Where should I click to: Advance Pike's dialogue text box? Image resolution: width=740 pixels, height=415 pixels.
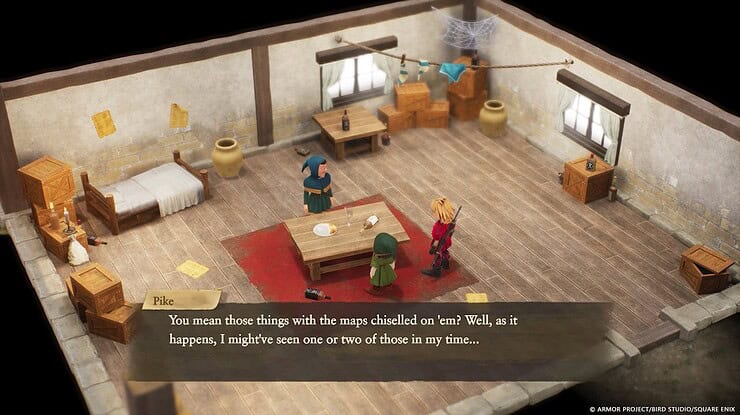(x=370, y=340)
